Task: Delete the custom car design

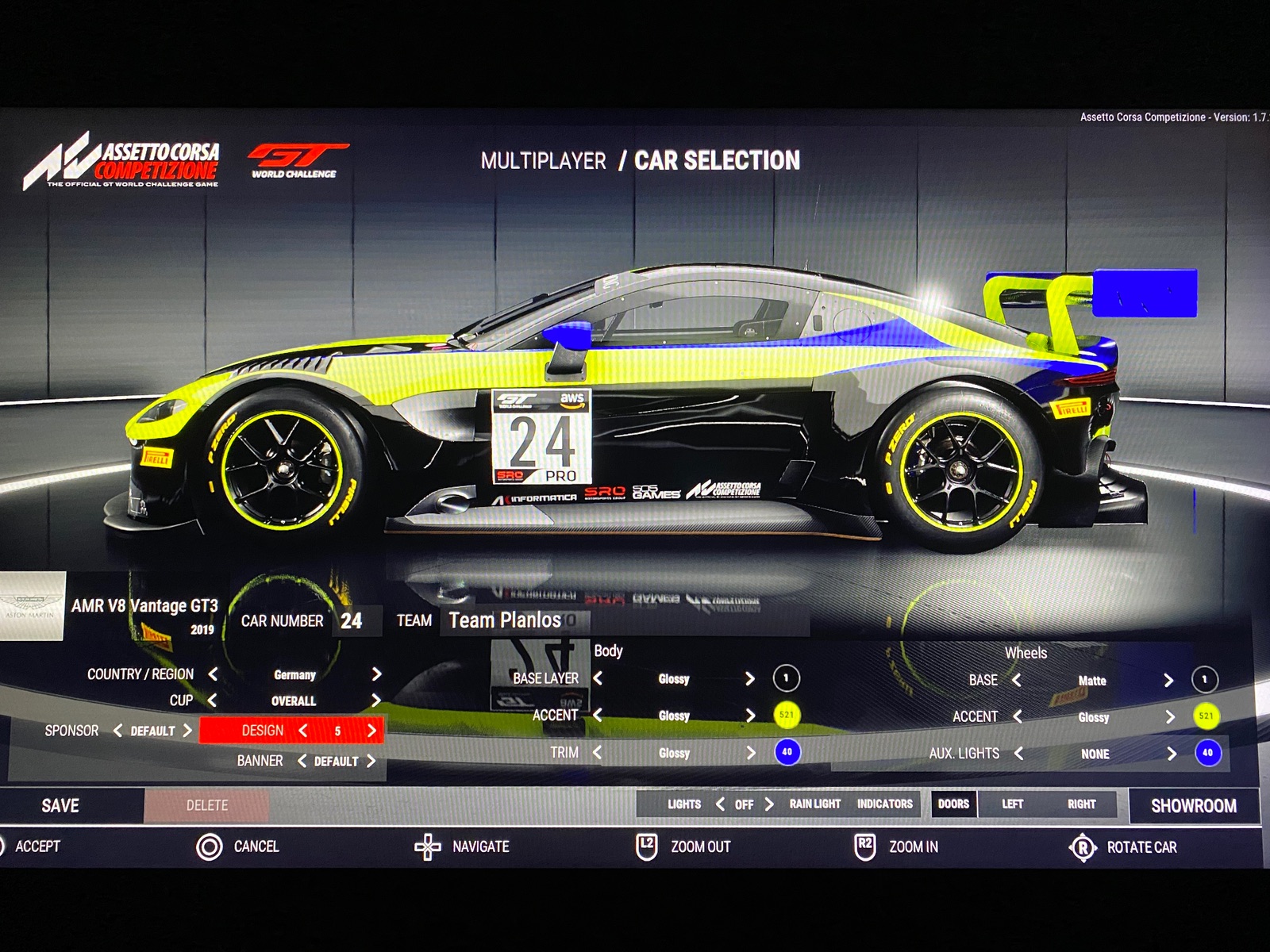Action: pyautogui.click(x=206, y=805)
